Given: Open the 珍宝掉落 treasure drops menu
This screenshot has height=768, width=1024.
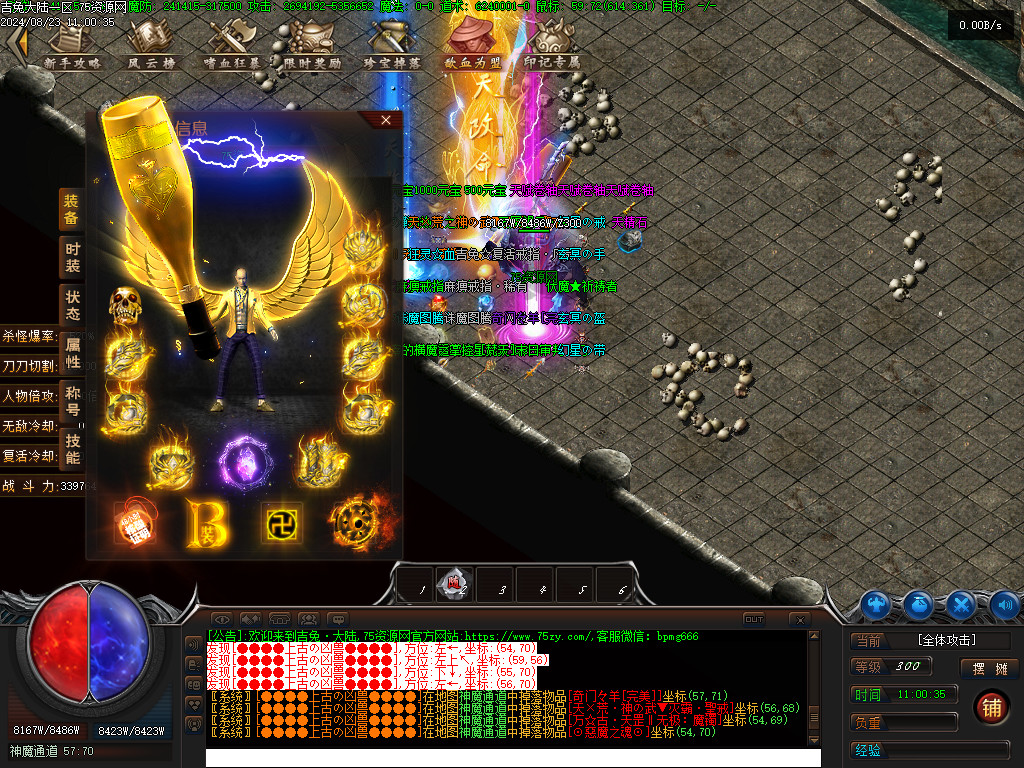Looking at the screenshot, I should coord(392,46).
